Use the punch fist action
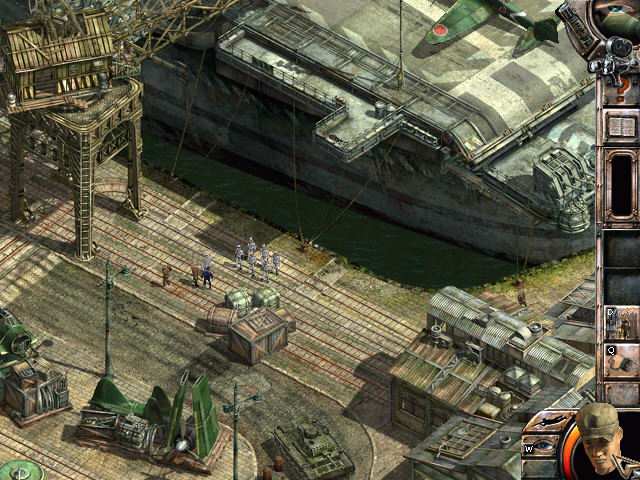 tap(621, 361)
